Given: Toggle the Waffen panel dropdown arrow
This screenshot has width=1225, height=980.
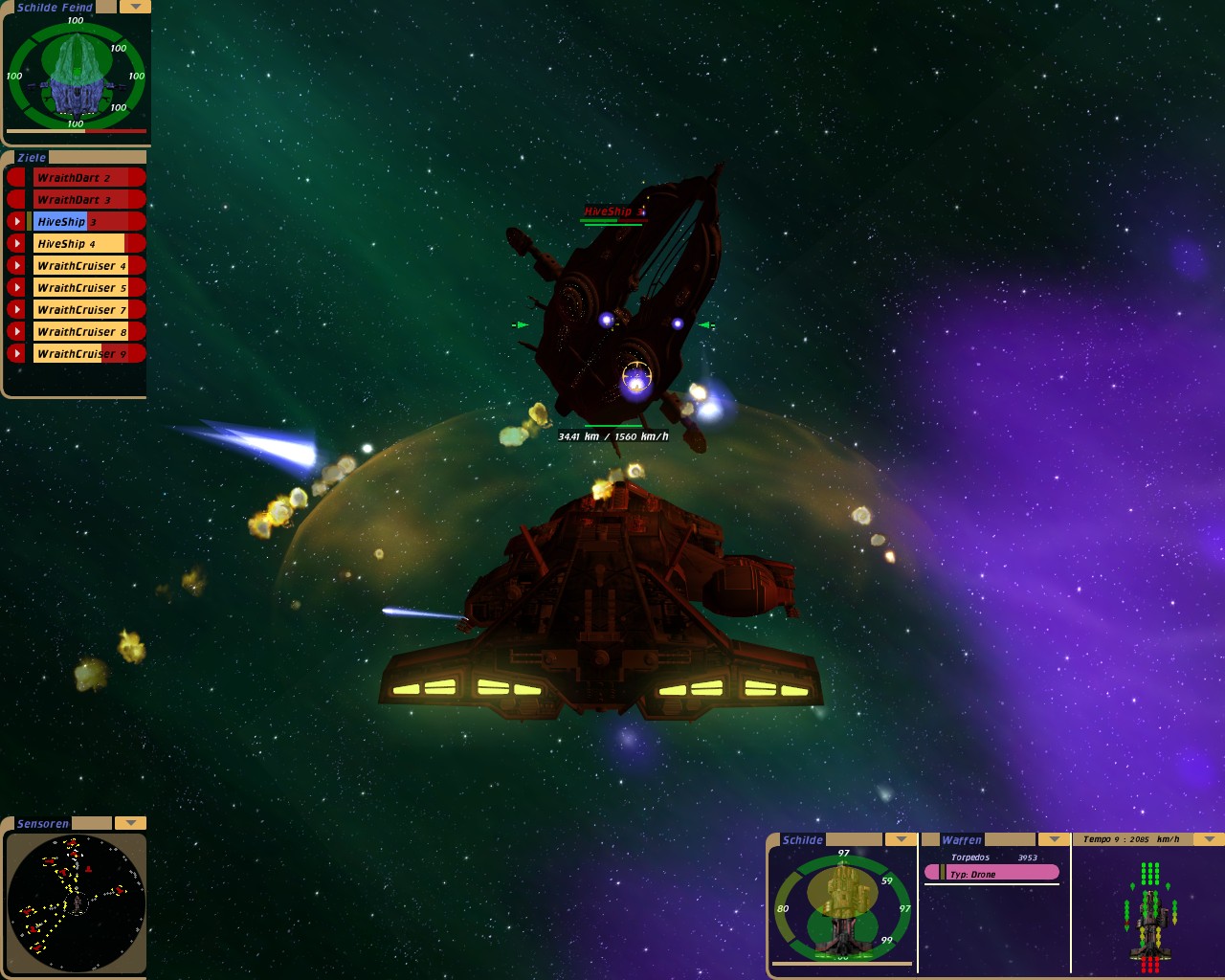Looking at the screenshot, I should (1054, 839).
